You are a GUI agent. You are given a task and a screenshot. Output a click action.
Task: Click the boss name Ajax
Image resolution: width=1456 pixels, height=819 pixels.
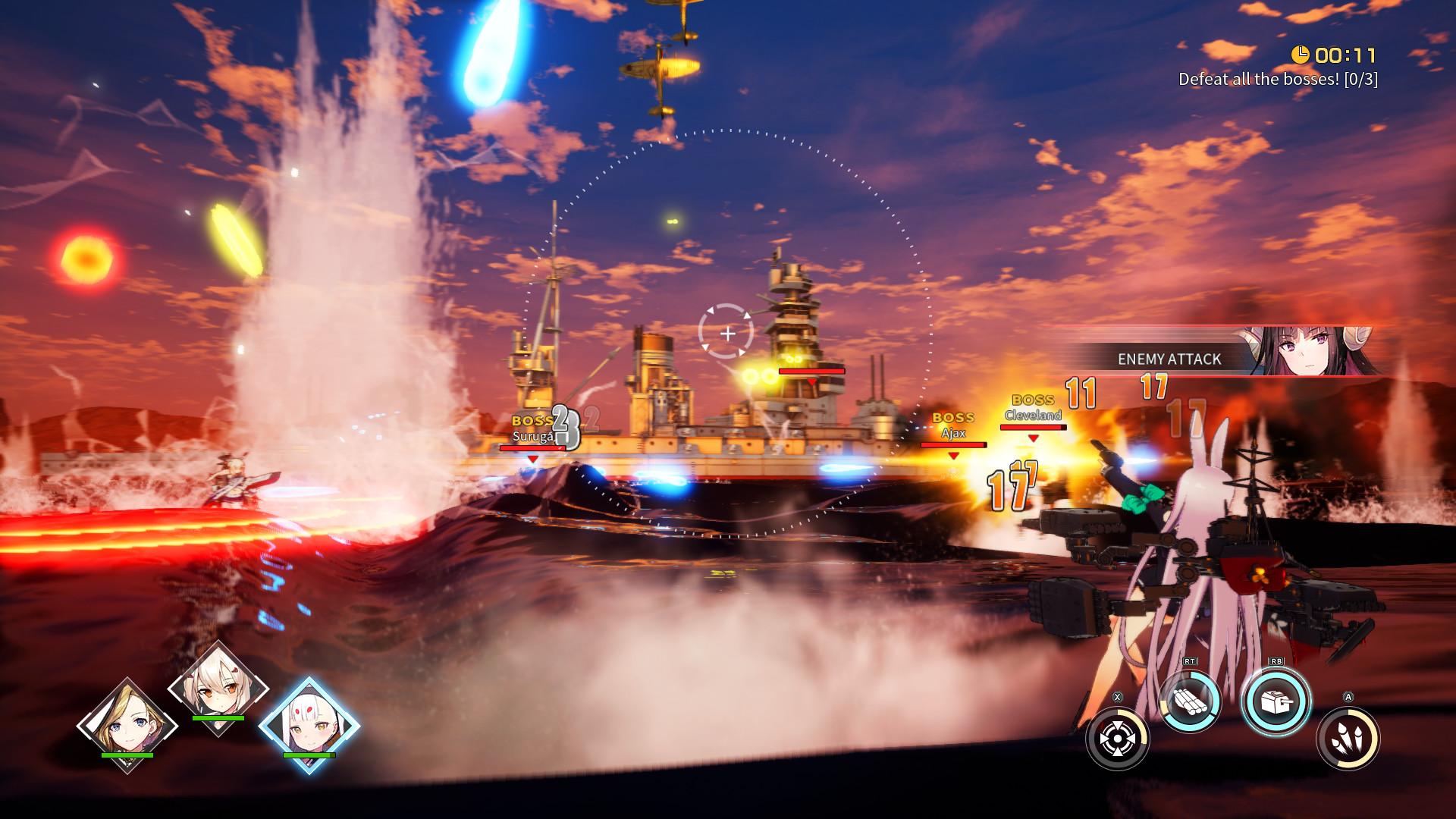point(953,432)
